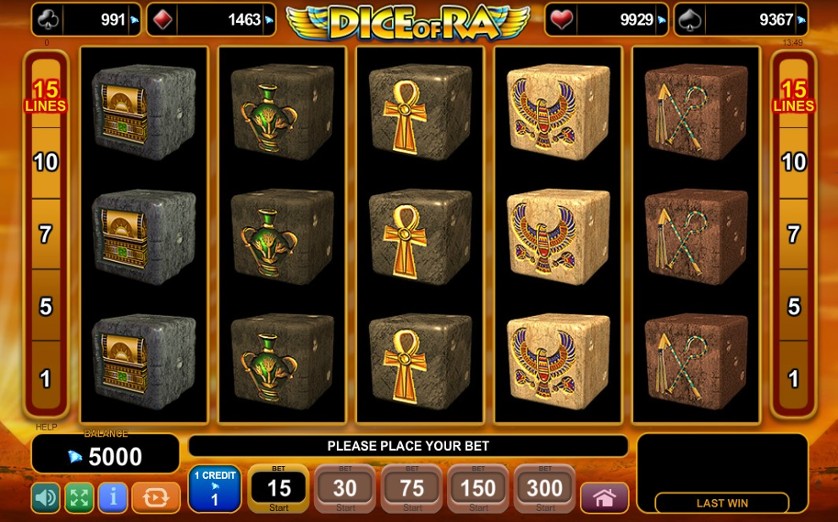Spin with a 150 bet

478,488
